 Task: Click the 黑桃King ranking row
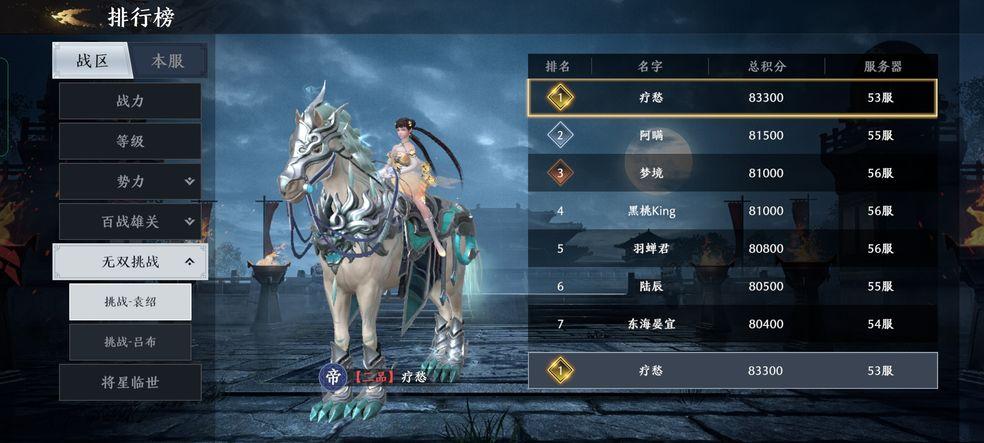coord(732,211)
